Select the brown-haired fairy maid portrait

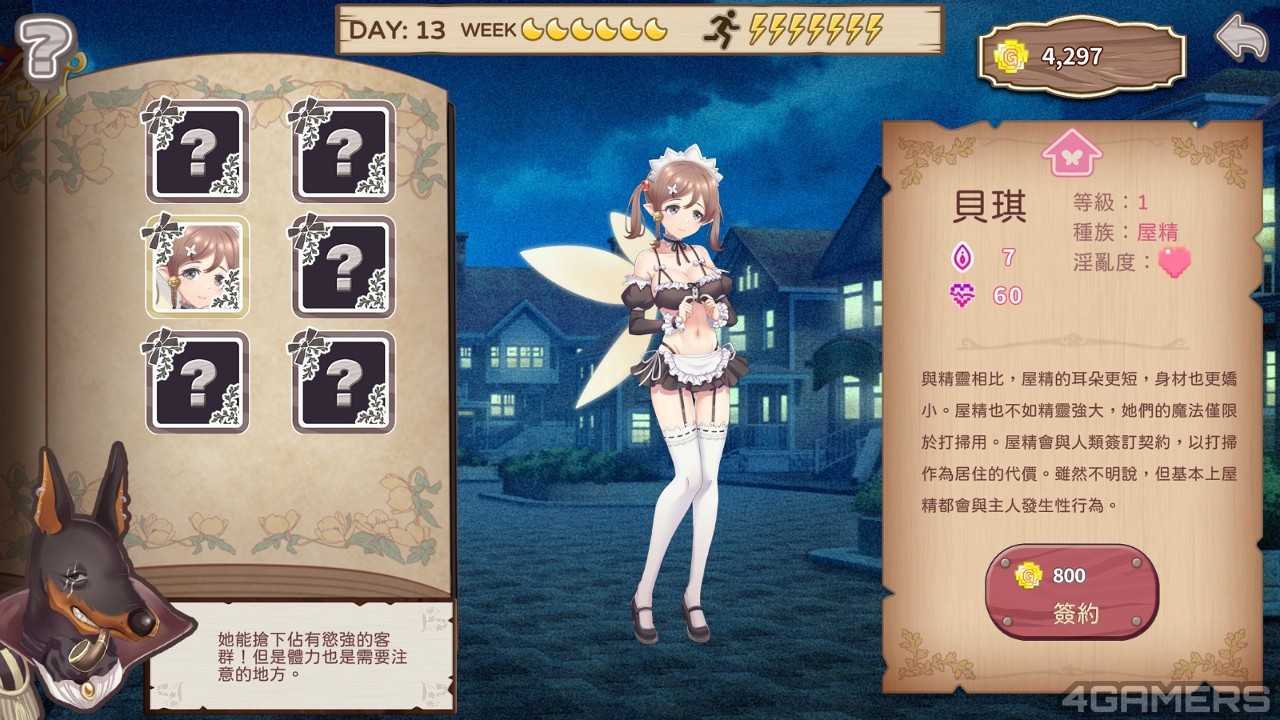(x=197, y=267)
